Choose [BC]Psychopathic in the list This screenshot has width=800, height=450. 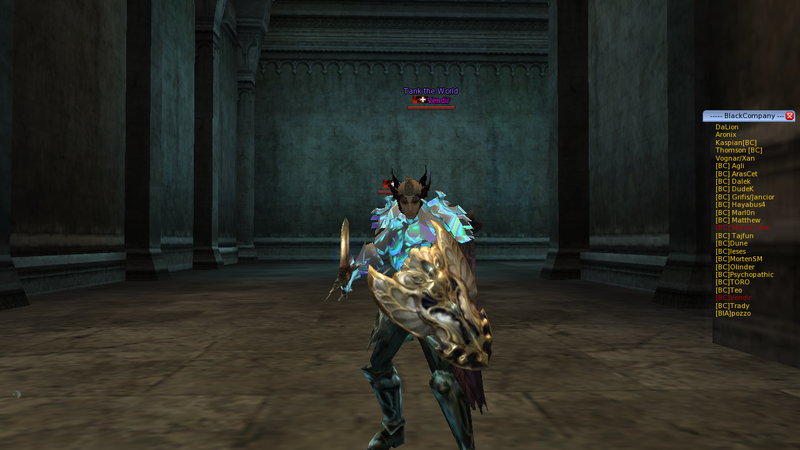tap(744, 274)
